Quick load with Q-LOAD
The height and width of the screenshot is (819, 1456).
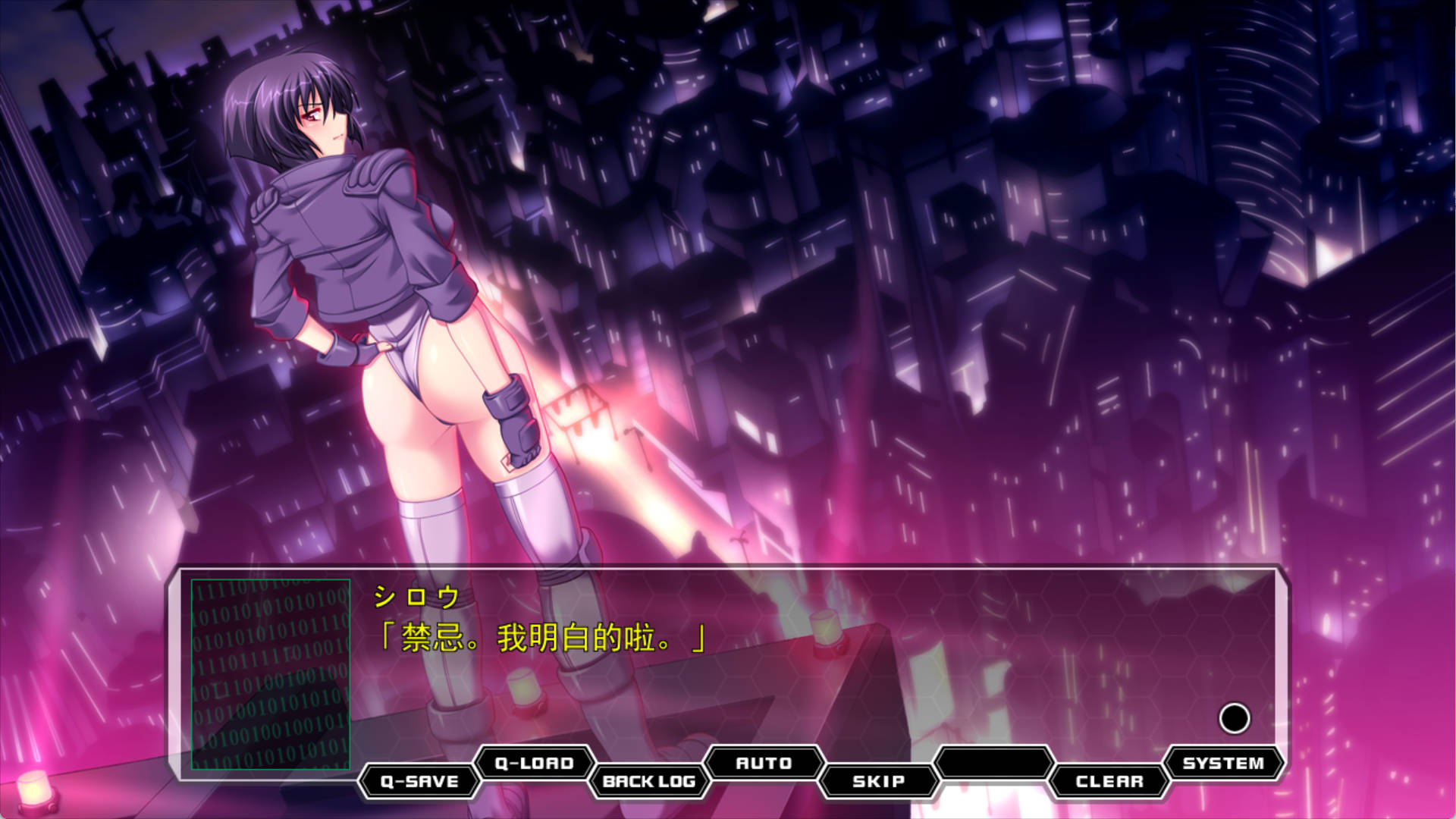pos(534,763)
